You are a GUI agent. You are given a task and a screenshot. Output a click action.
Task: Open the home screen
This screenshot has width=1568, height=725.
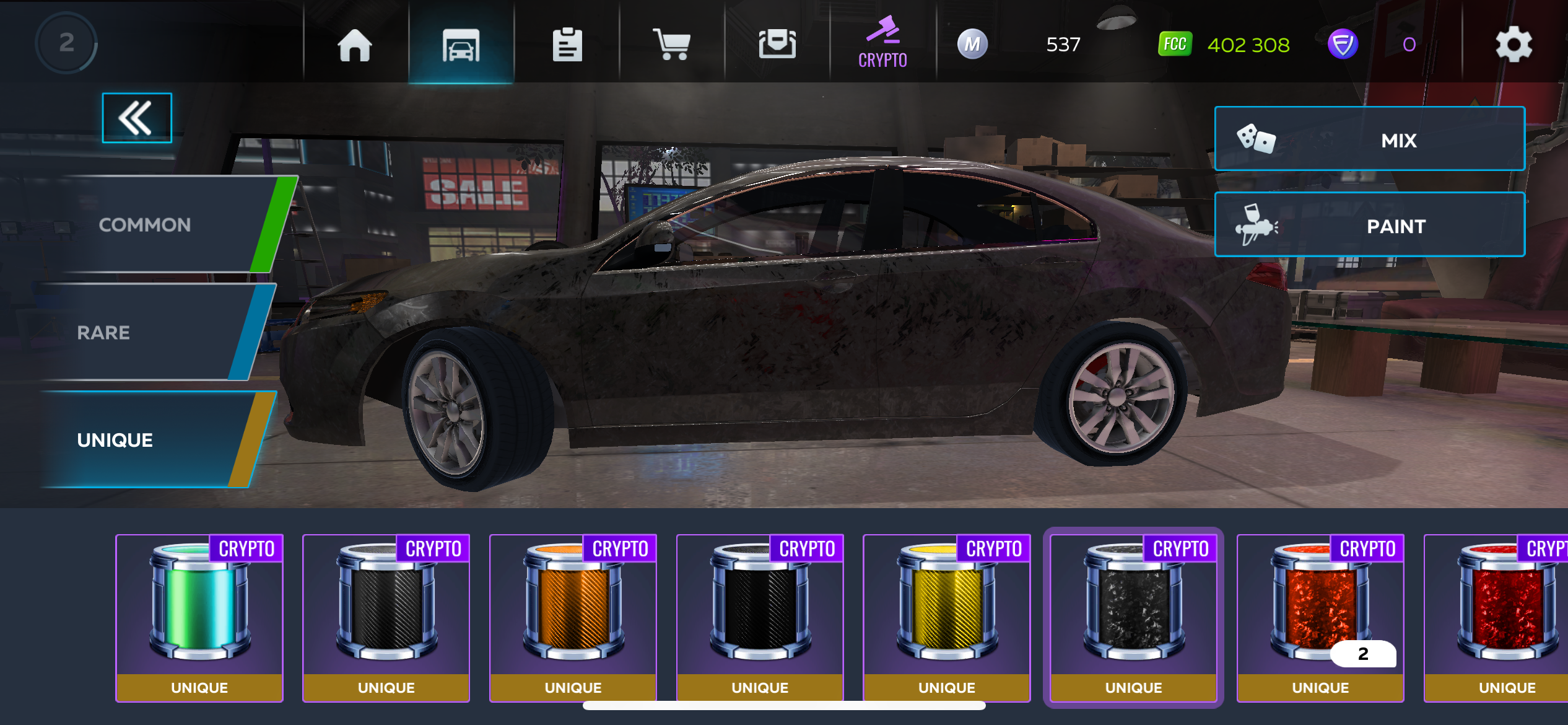click(x=355, y=45)
